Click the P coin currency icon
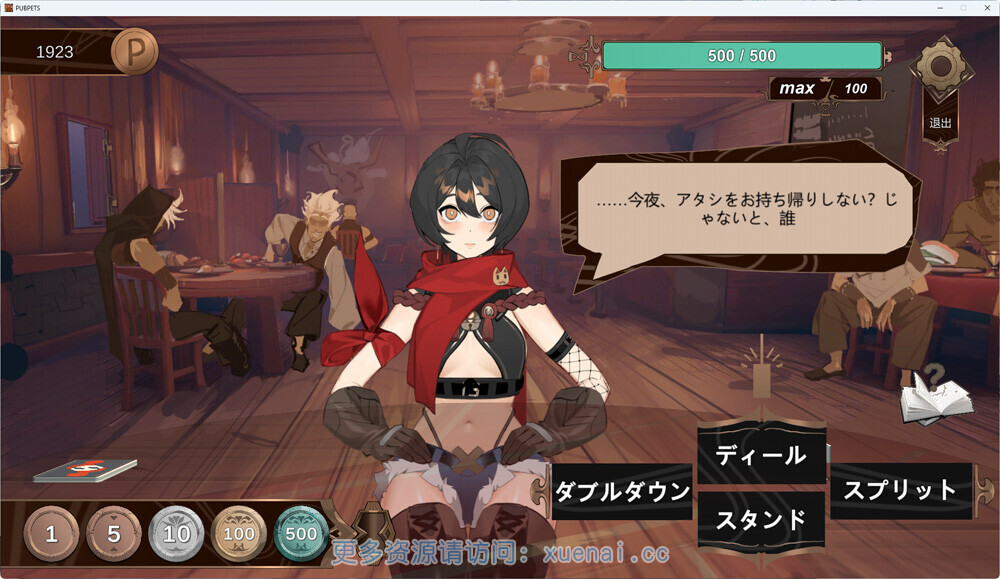This screenshot has height=579, width=1000. [134, 51]
